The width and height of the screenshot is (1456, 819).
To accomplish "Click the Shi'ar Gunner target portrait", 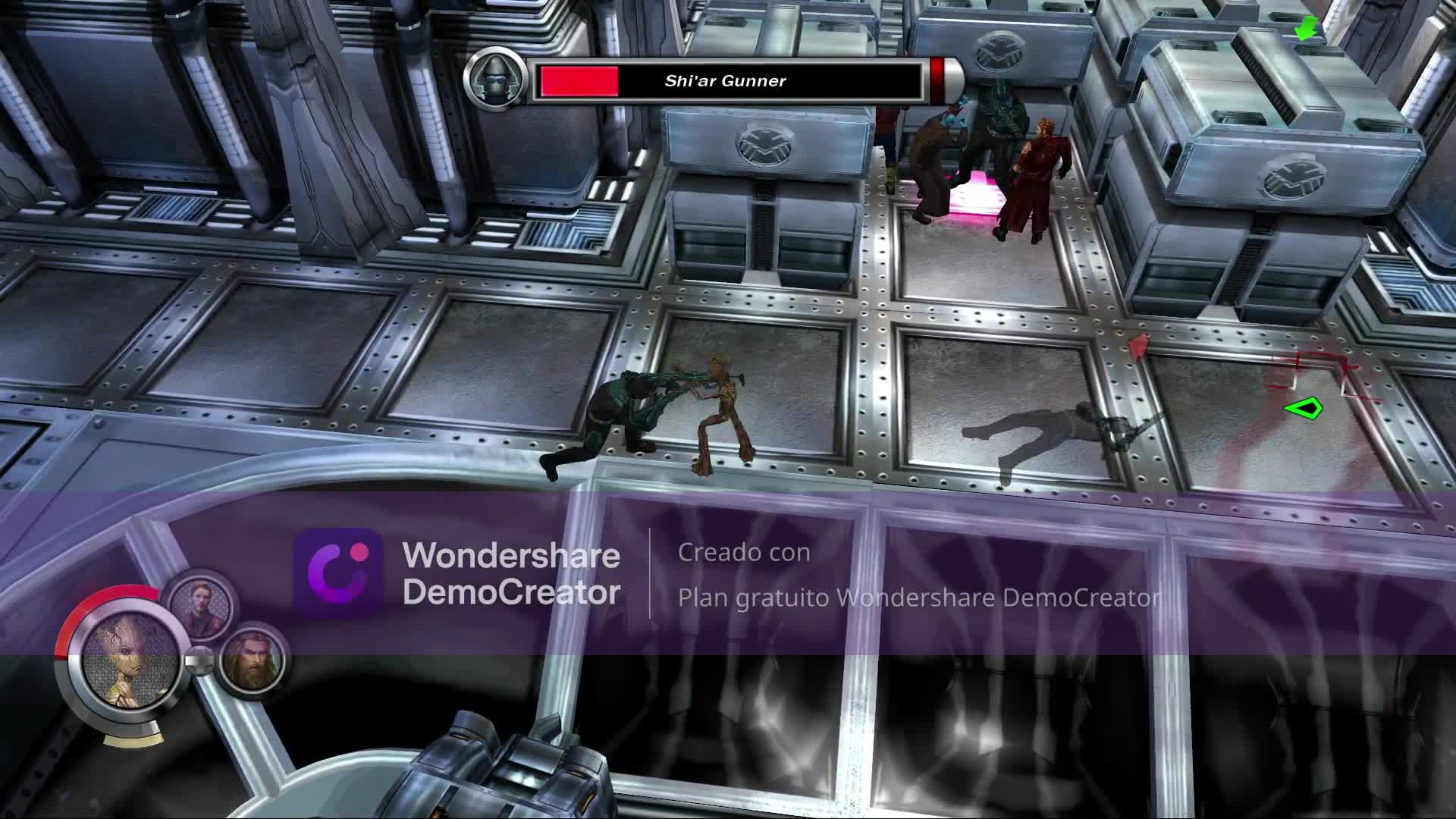I will pyautogui.click(x=495, y=78).
